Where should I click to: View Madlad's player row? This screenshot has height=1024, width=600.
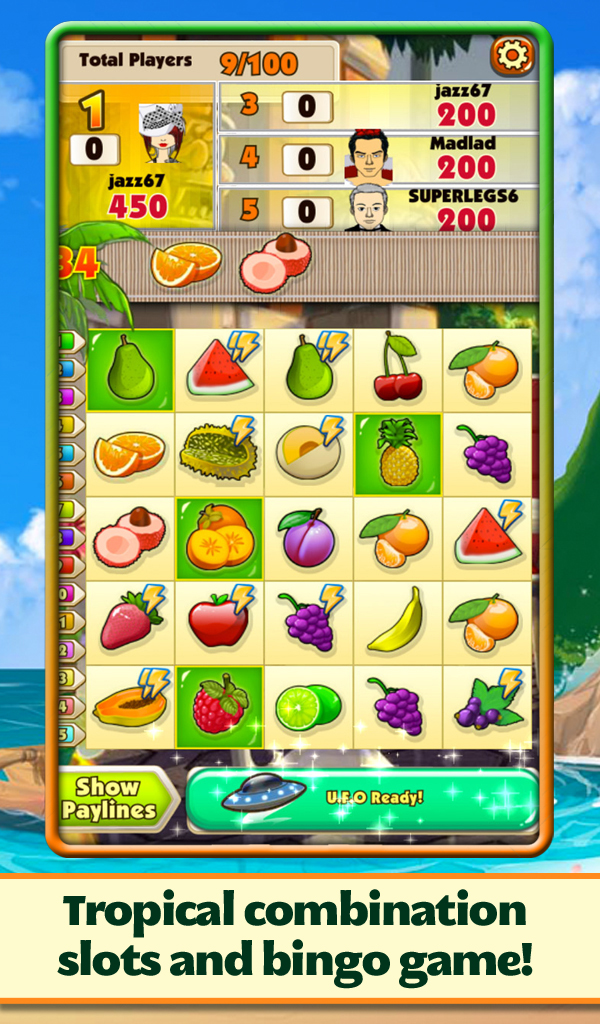pos(380,159)
